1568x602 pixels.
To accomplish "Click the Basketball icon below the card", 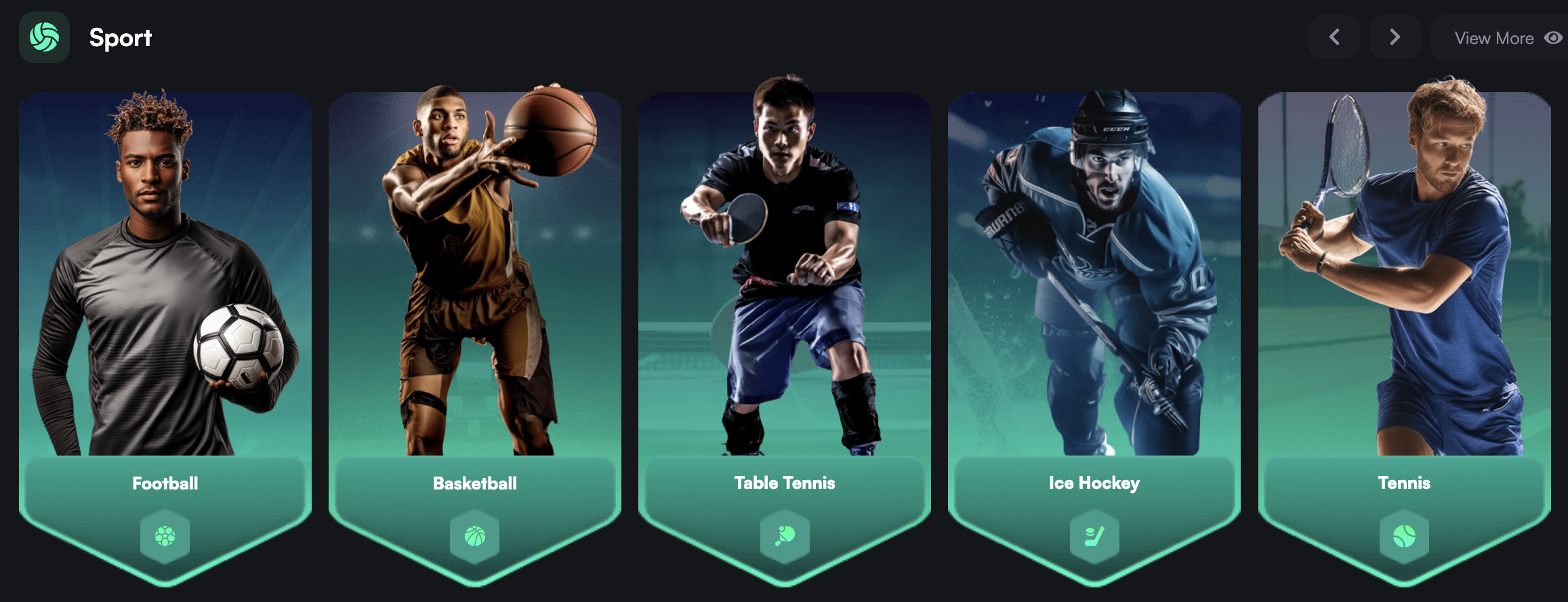I will click(x=474, y=535).
